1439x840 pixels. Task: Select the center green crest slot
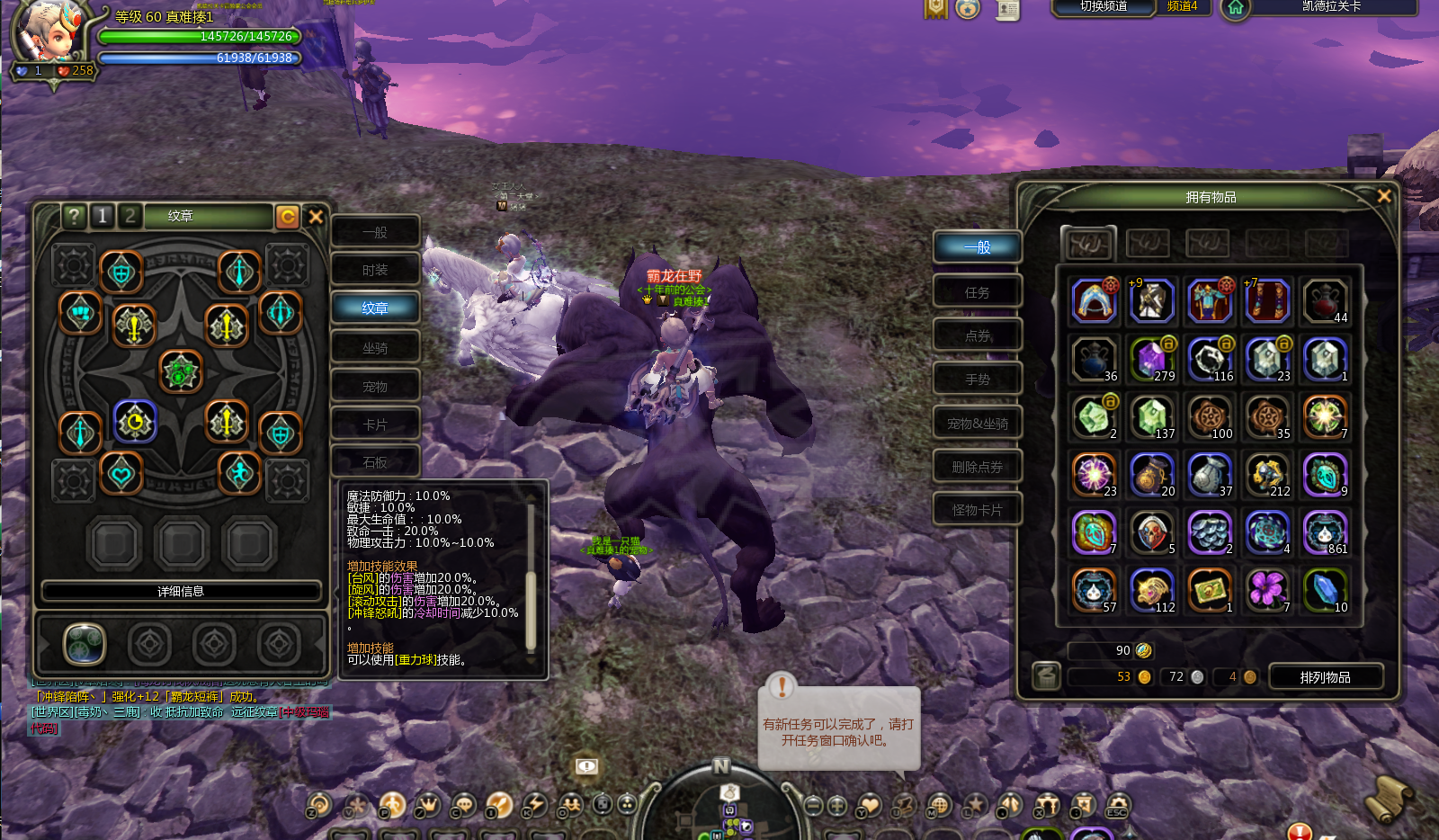click(x=181, y=371)
